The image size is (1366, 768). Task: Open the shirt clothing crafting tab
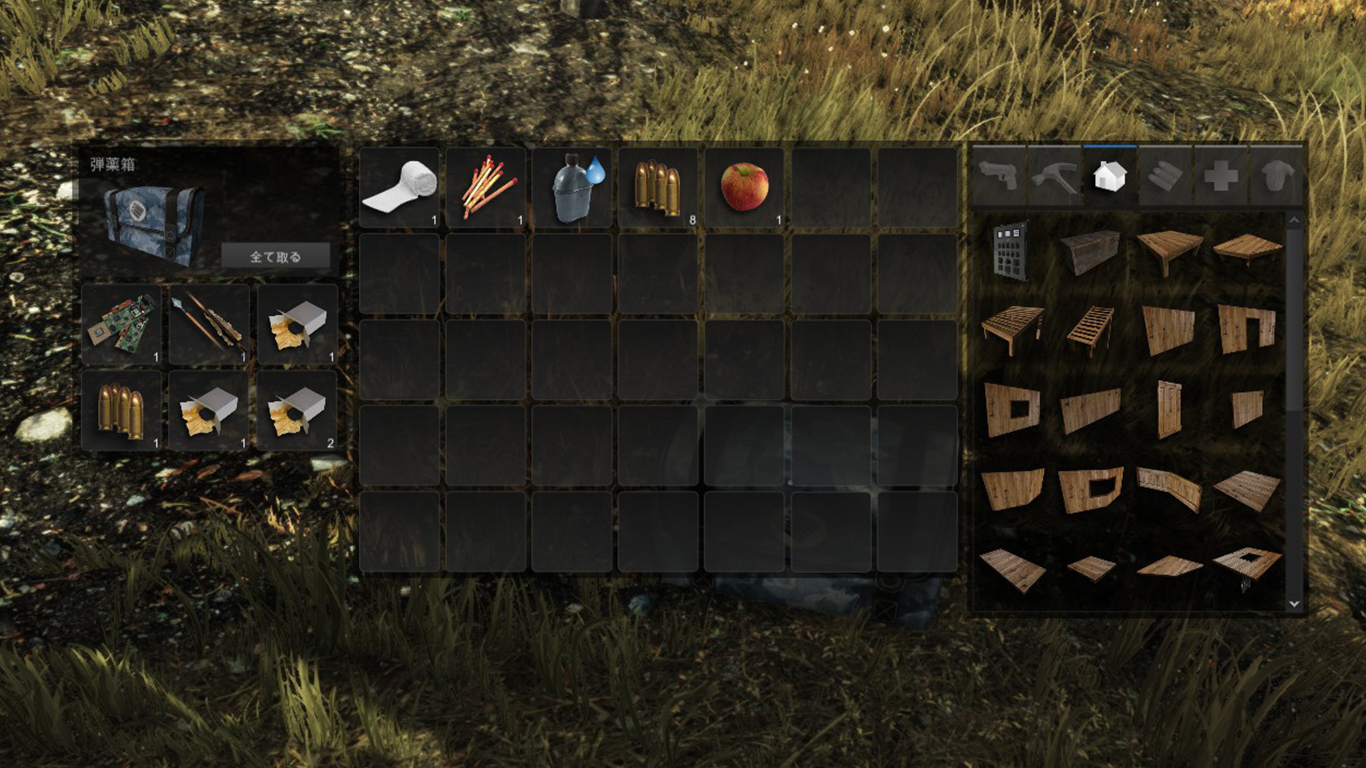tap(1277, 177)
